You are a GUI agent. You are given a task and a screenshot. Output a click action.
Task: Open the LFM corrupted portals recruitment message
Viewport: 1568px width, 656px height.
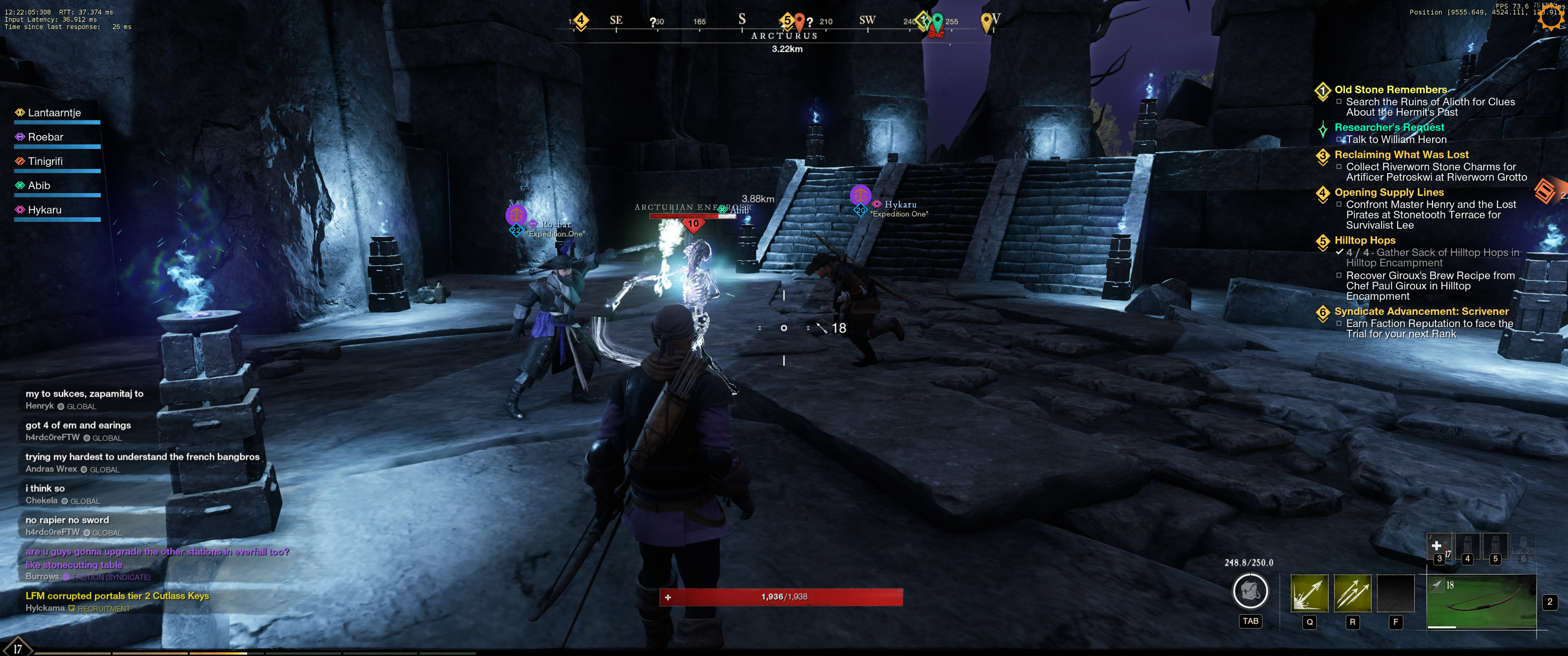click(x=117, y=596)
